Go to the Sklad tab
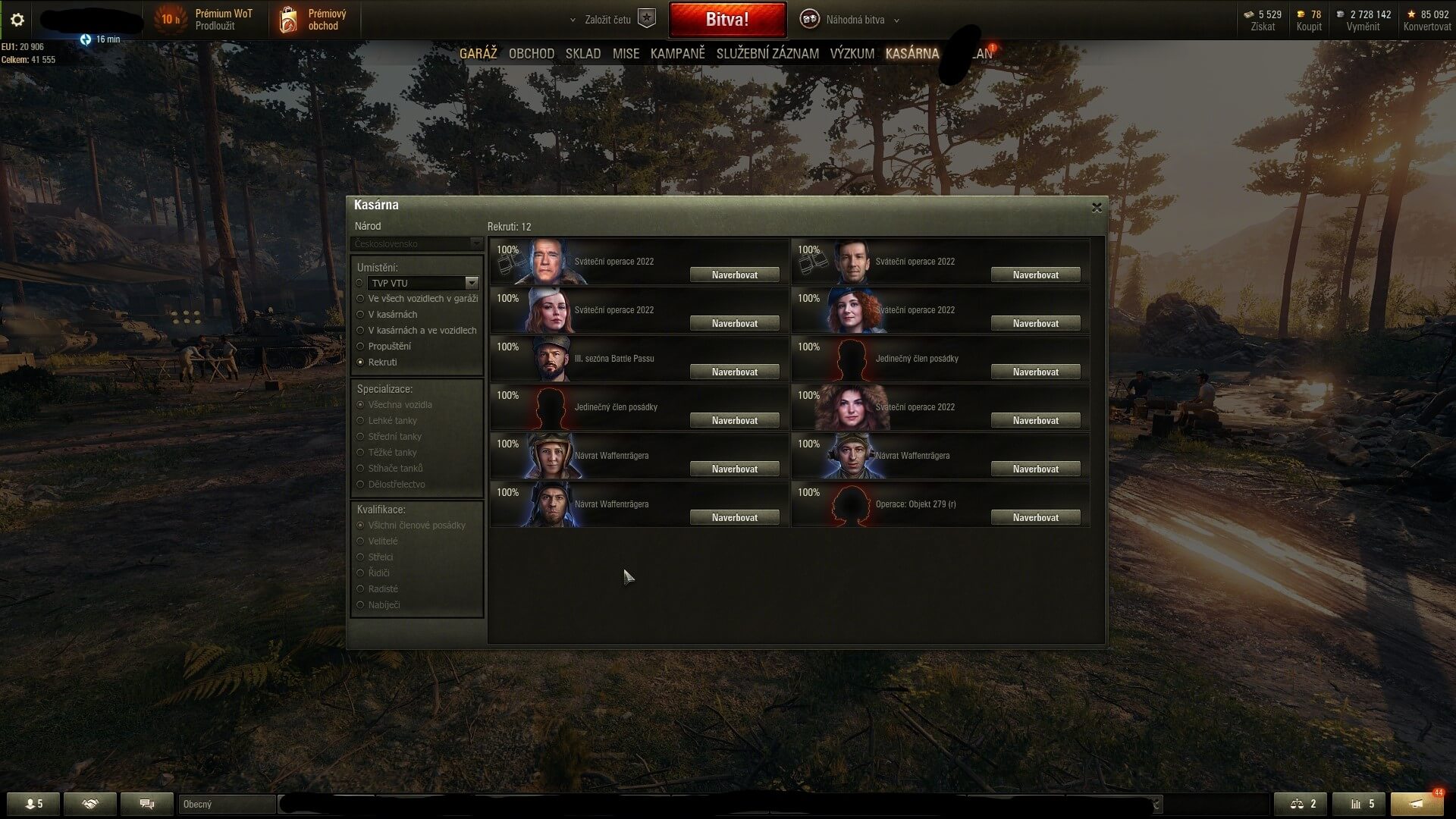This screenshot has height=819, width=1456. 582,54
